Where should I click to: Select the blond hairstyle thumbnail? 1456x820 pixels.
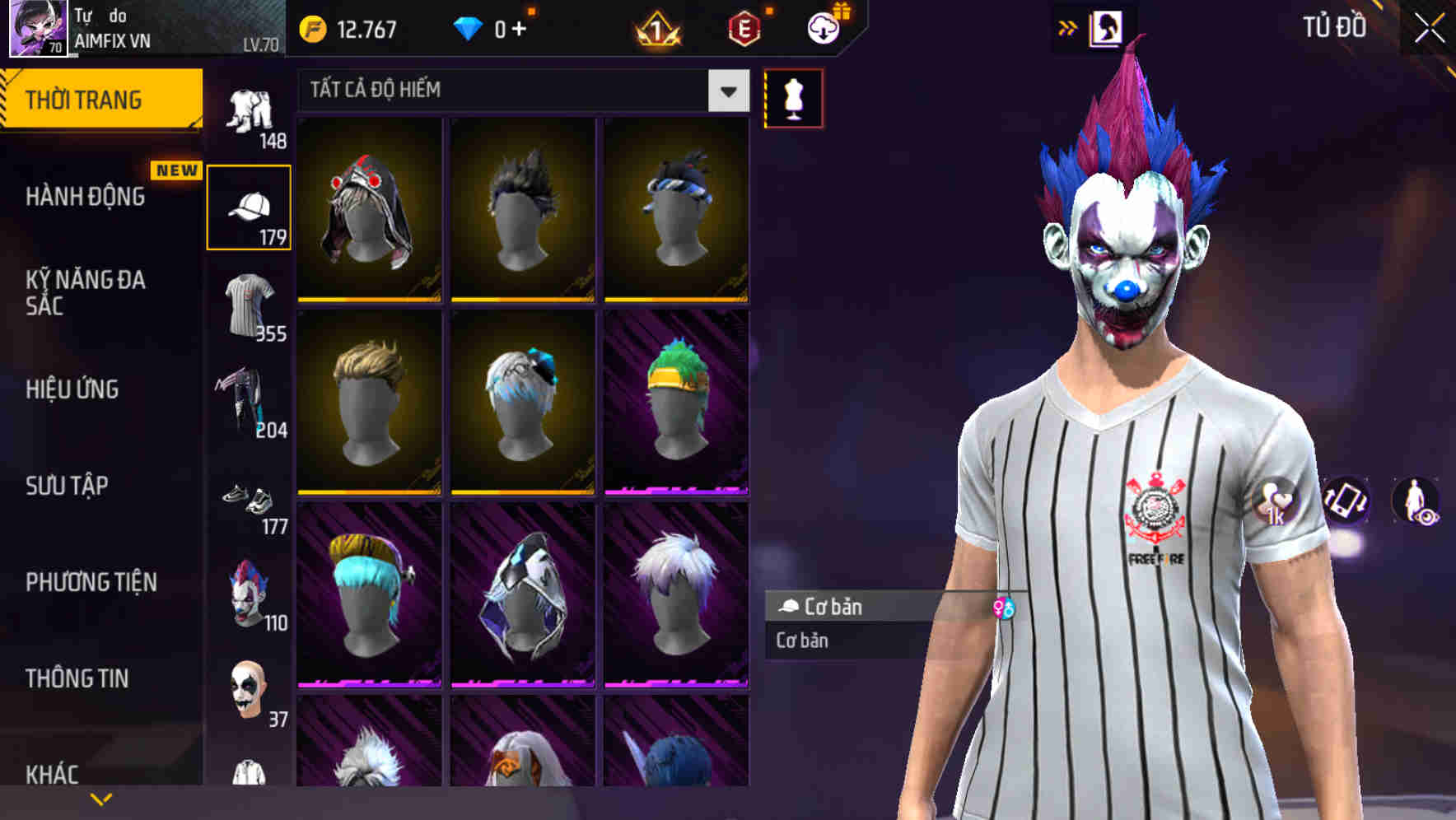369,403
